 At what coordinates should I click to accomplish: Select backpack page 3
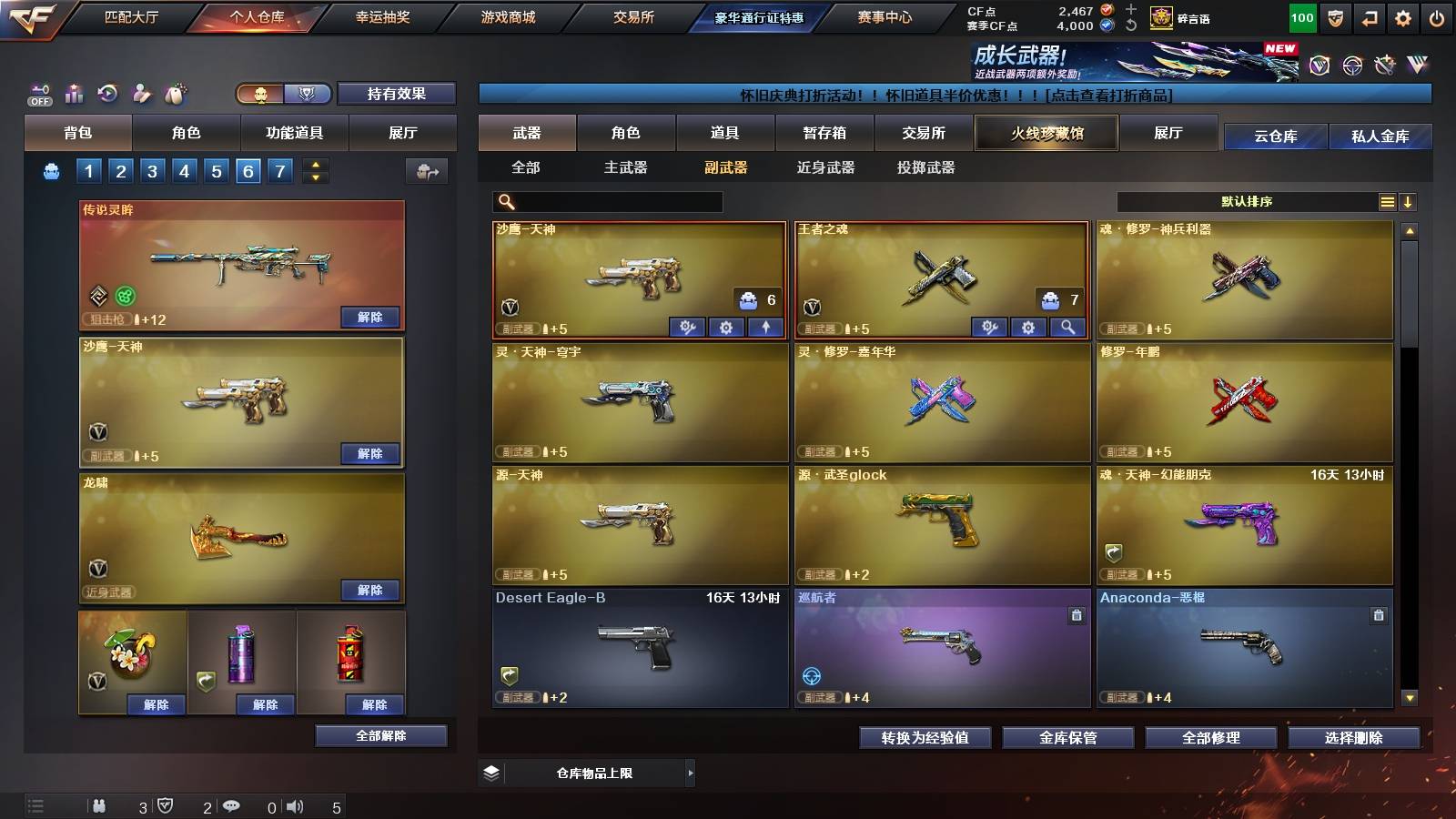[x=152, y=170]
